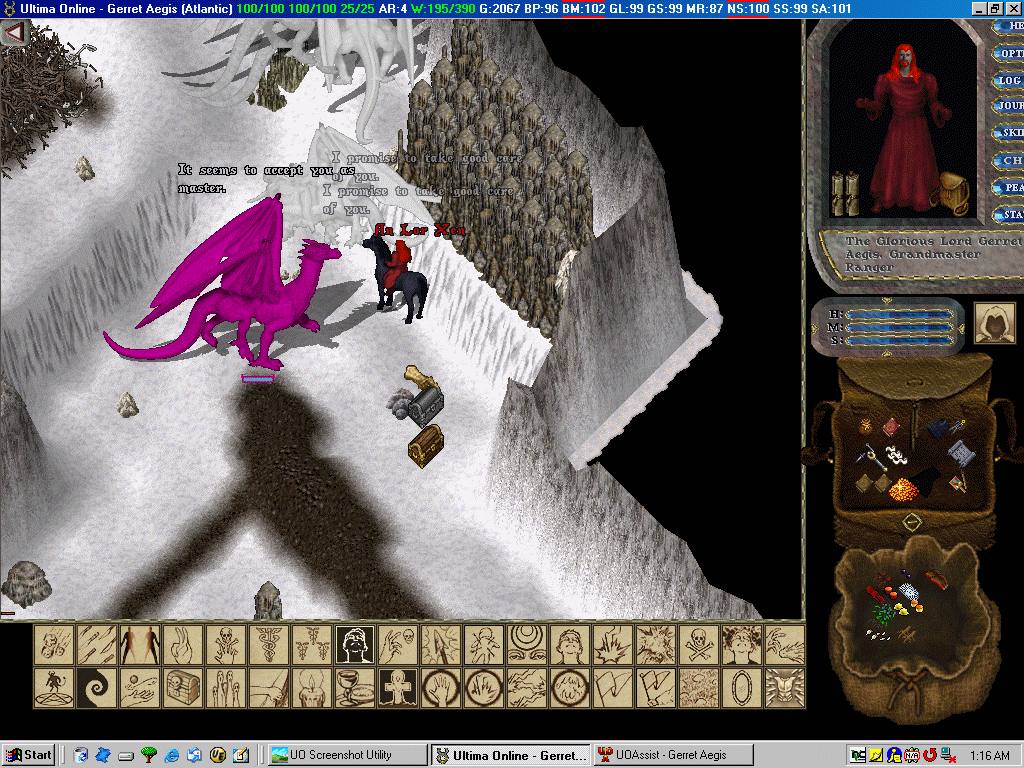
Task: Select the gray scroll in backpack
Action: click(960, 454)
